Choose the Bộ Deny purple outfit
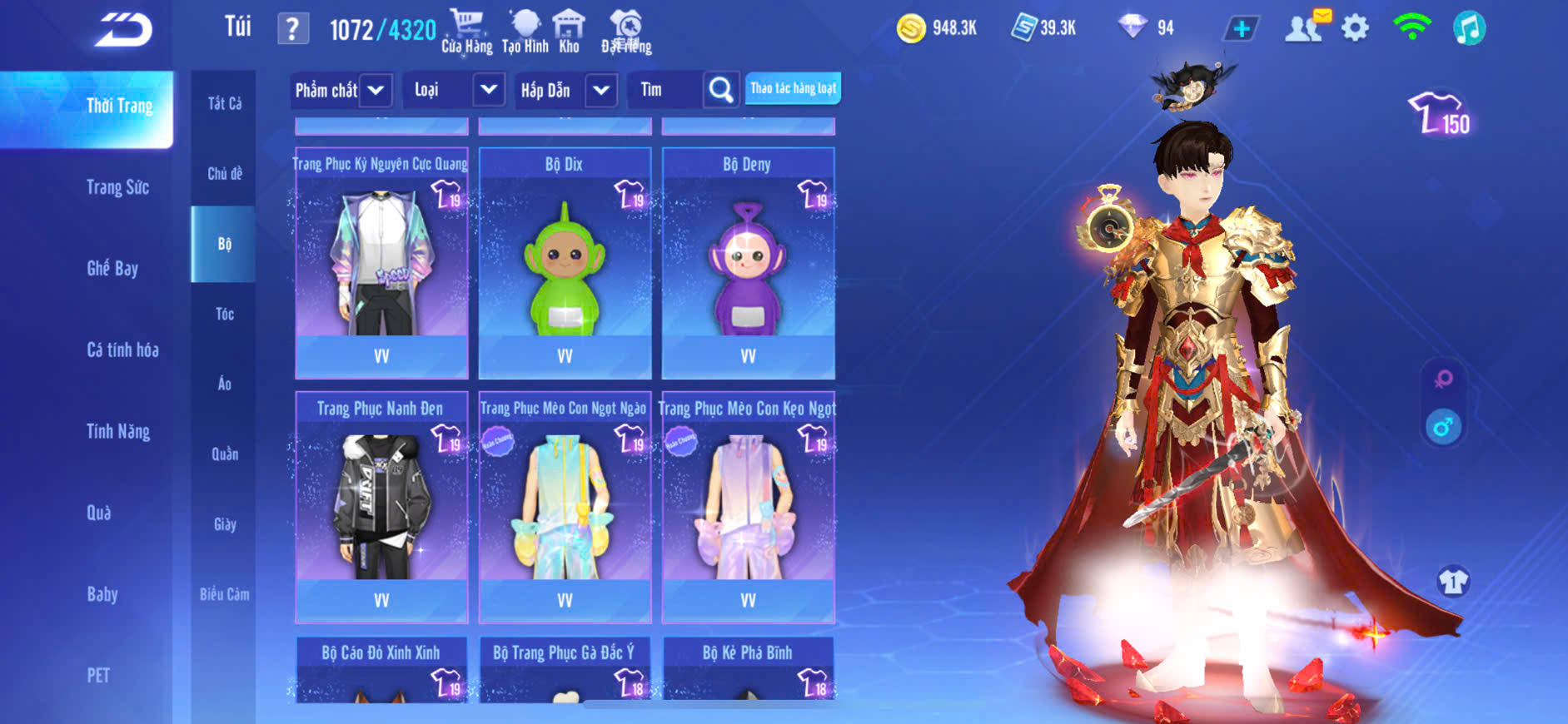1568x724 pixels. pos(748,262)
